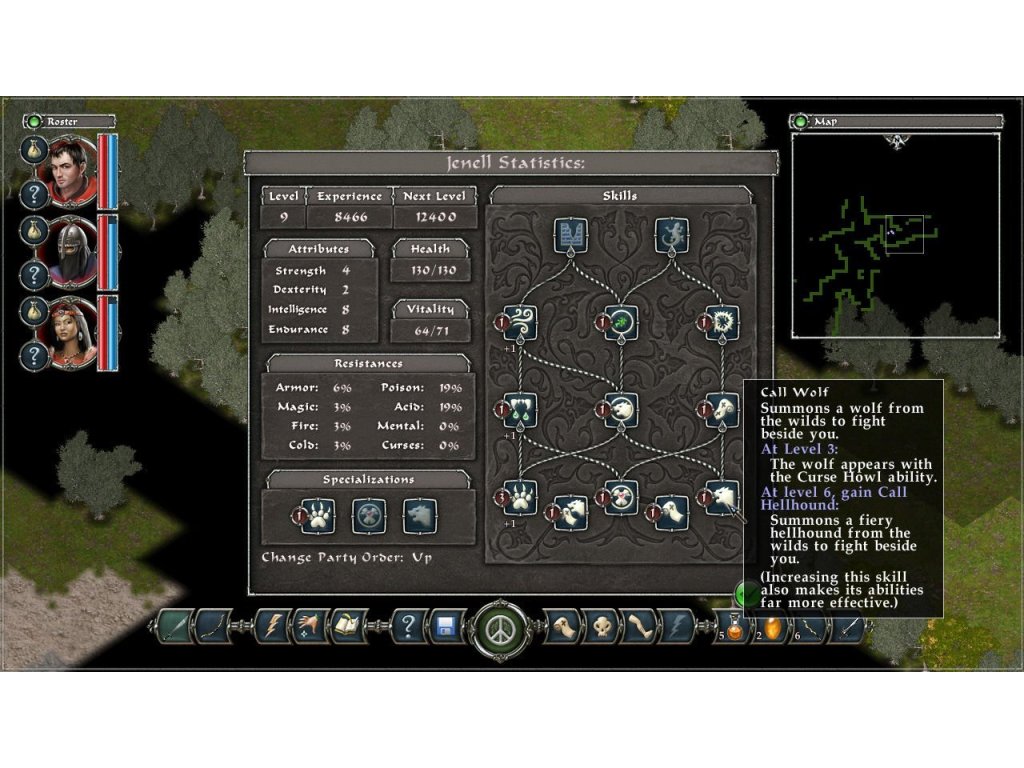
Task: Choose the wolf head specialization icon
Action: coord(419,516)
